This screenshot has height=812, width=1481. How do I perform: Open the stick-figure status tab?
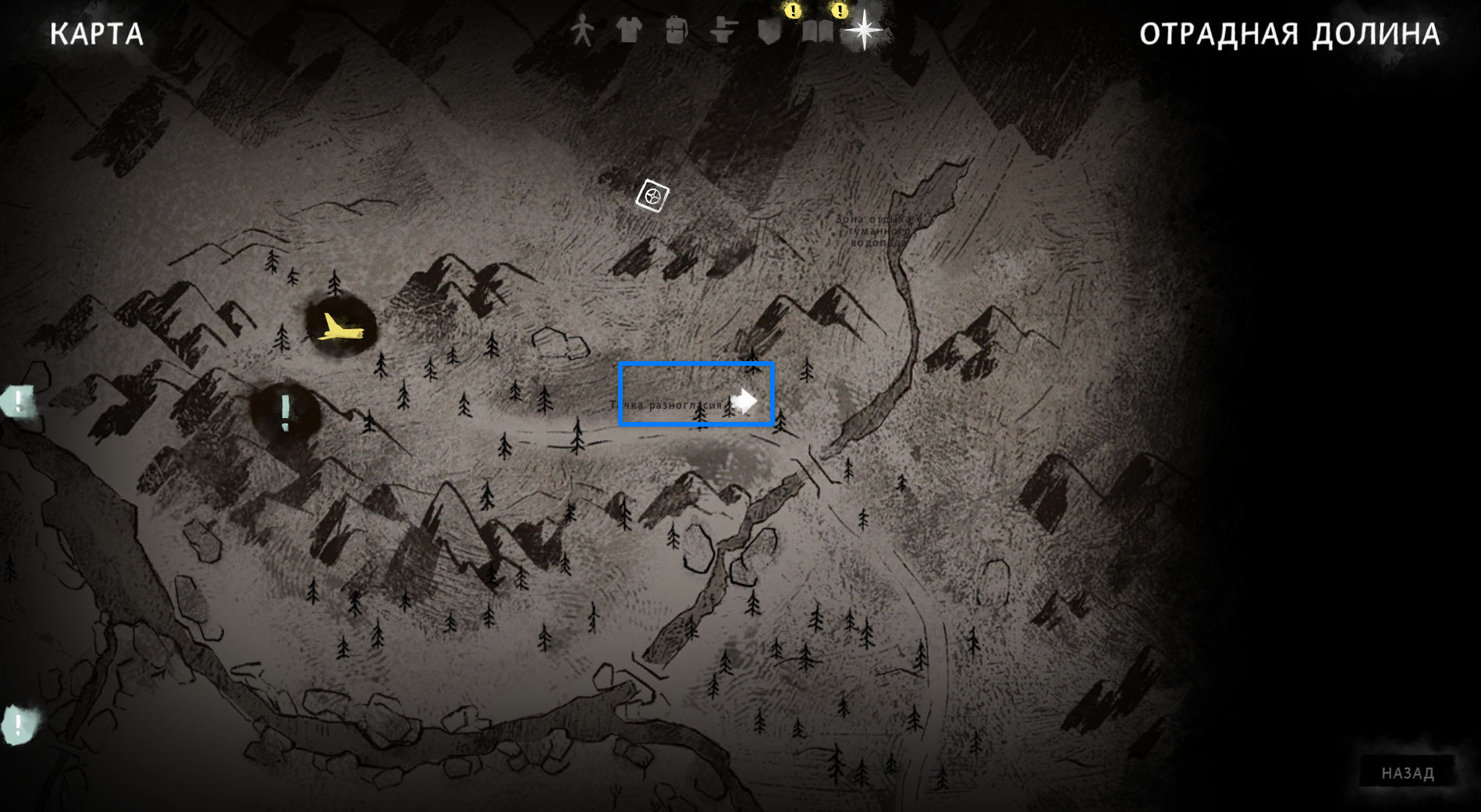coord(581,31)
